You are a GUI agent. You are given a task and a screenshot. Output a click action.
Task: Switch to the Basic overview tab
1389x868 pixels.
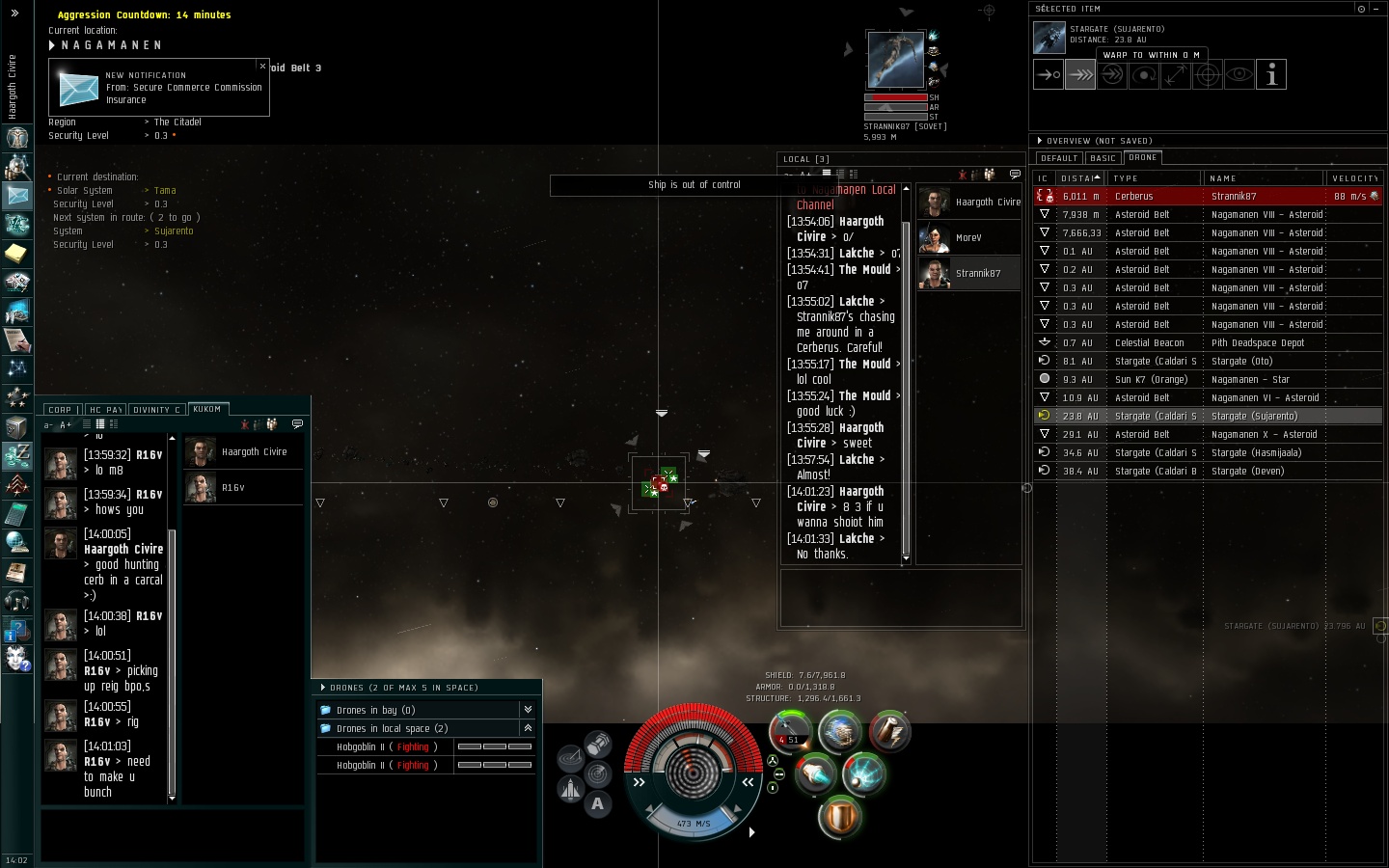(1103, 158)
